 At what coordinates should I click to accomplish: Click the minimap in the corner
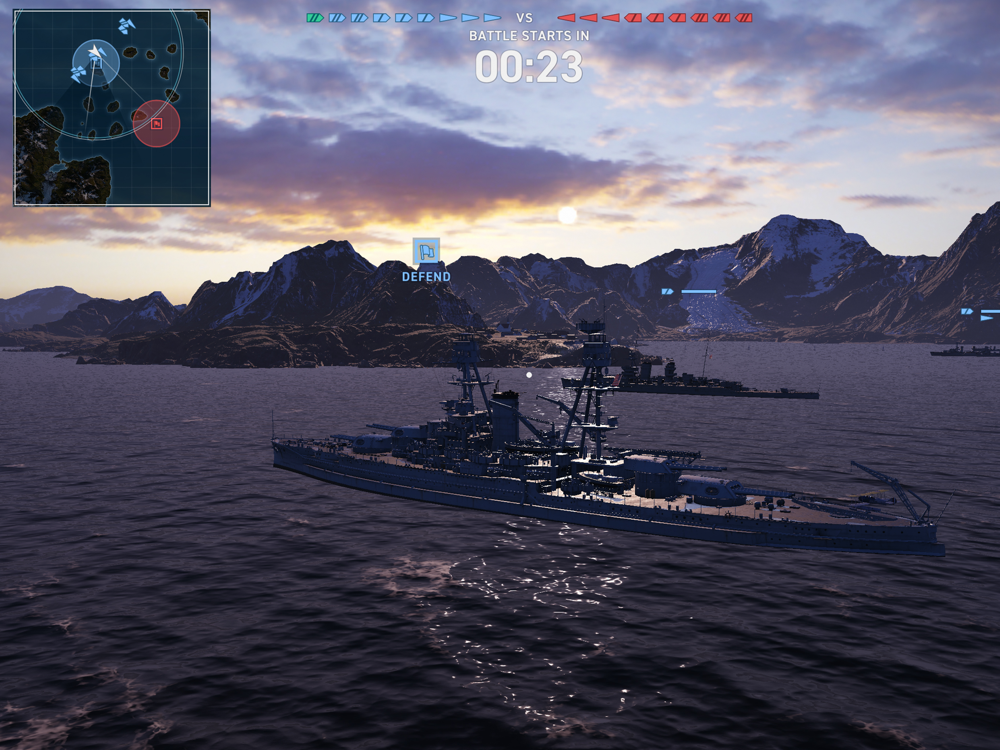coord(112,108)
